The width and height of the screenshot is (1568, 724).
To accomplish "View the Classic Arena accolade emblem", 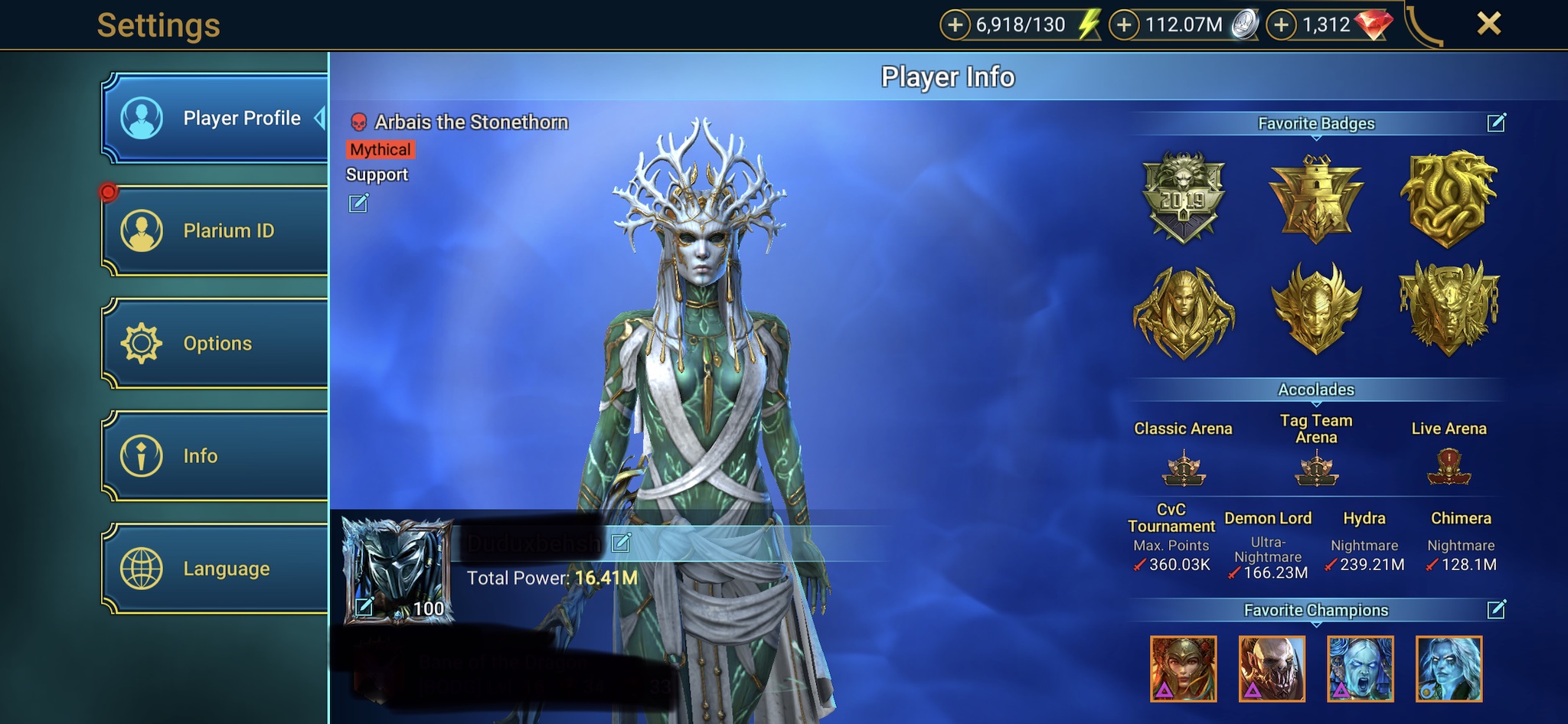I will [1184, 468].
